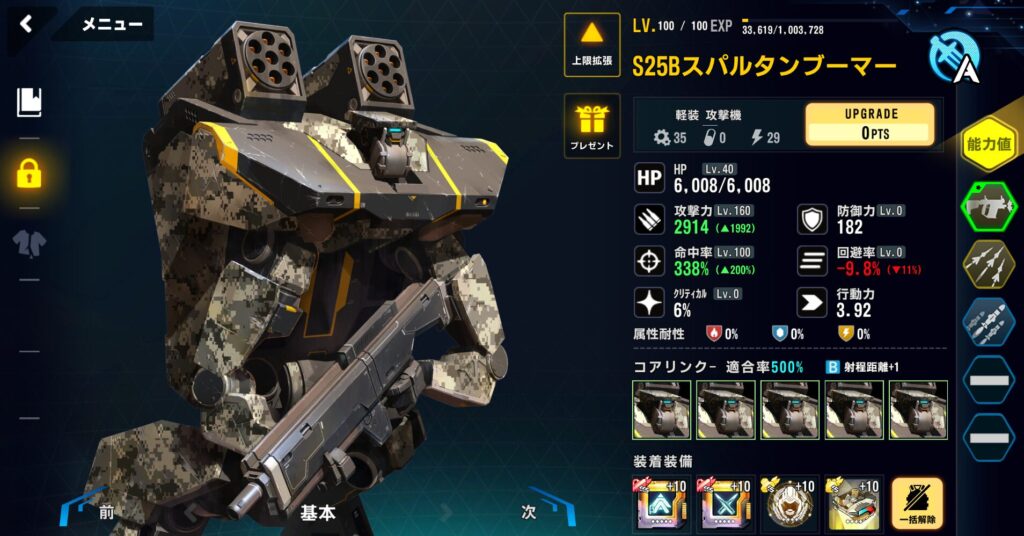Select the crossed-swords equipment chip

(x=725, y=503)
